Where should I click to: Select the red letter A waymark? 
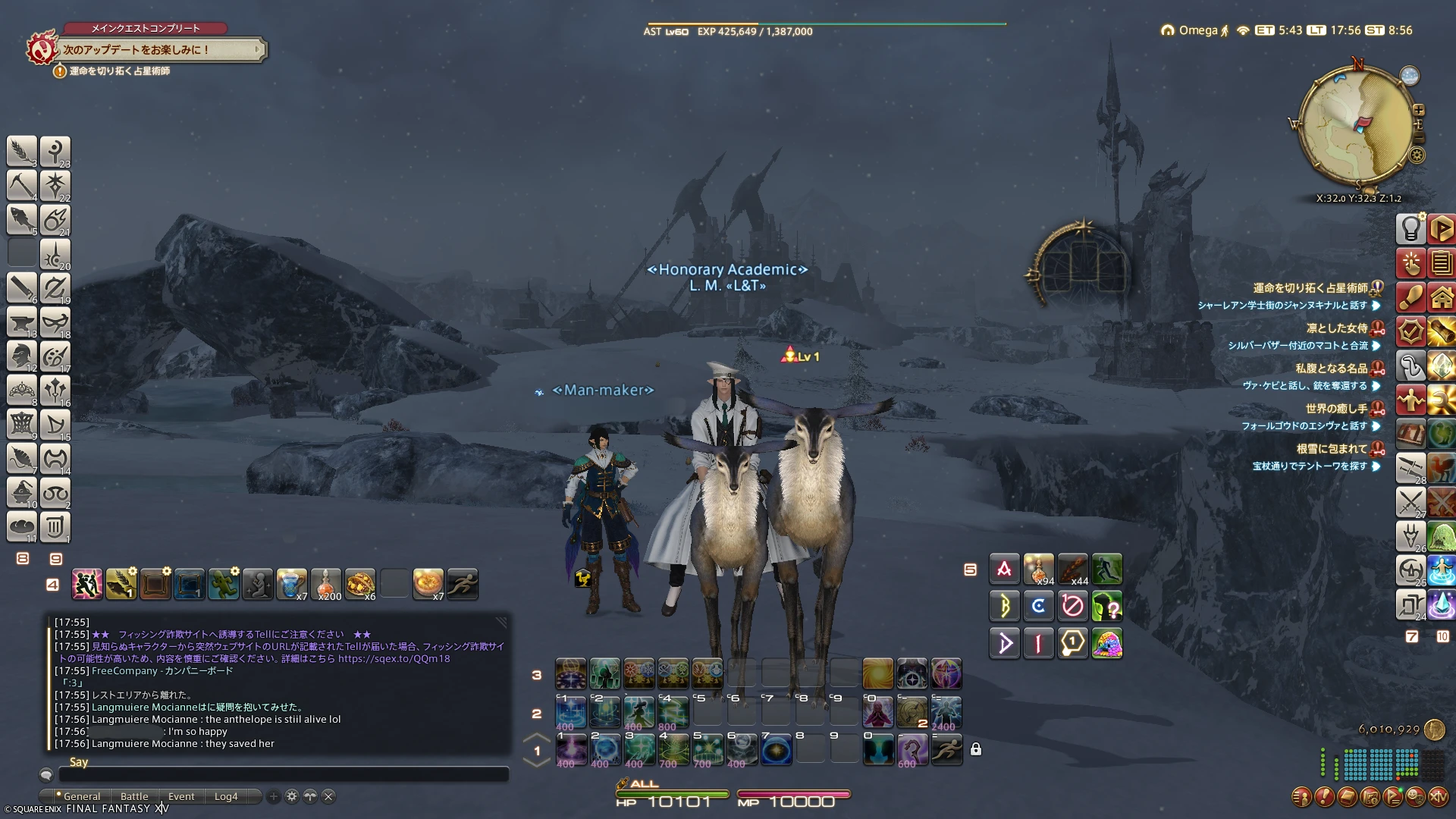[x=1004, y=569]
